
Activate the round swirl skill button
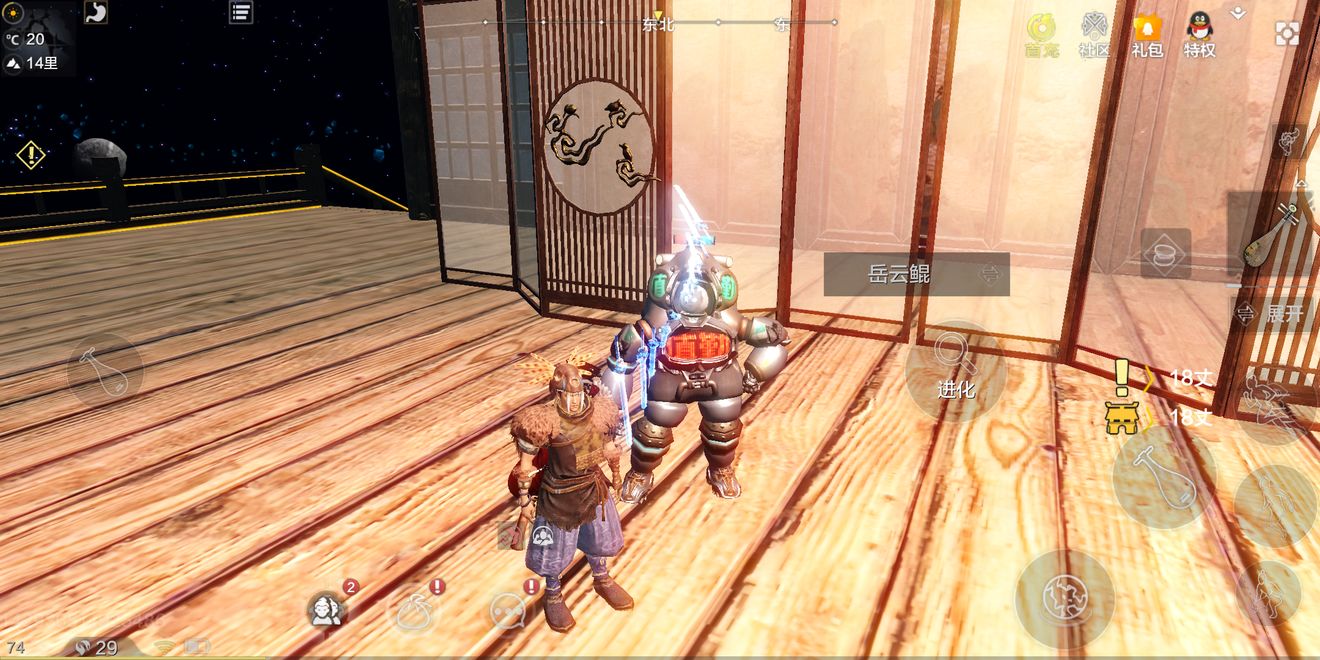[1064, 598]
